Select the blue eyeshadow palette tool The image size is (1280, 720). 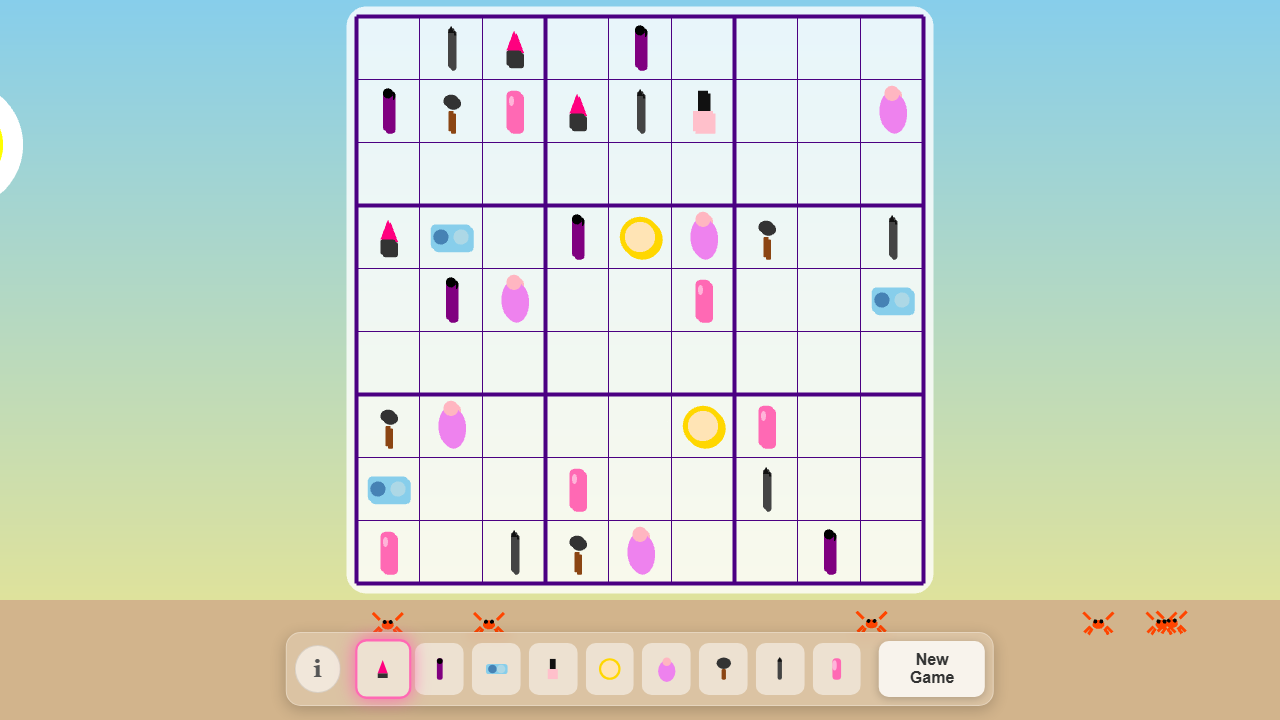pyautogui.click(x=496, y=668)
